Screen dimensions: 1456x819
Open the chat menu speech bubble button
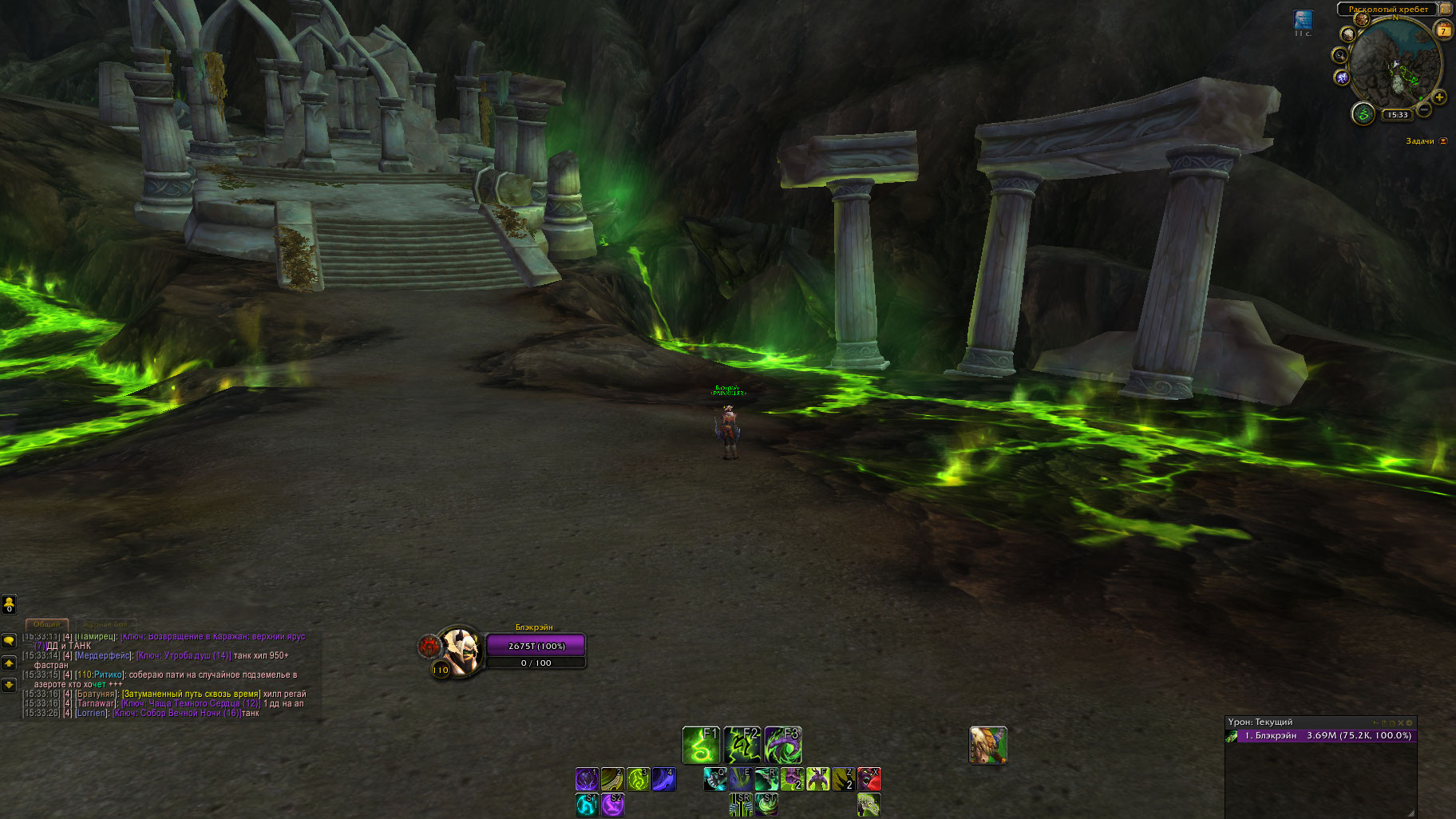click(9, 640)
